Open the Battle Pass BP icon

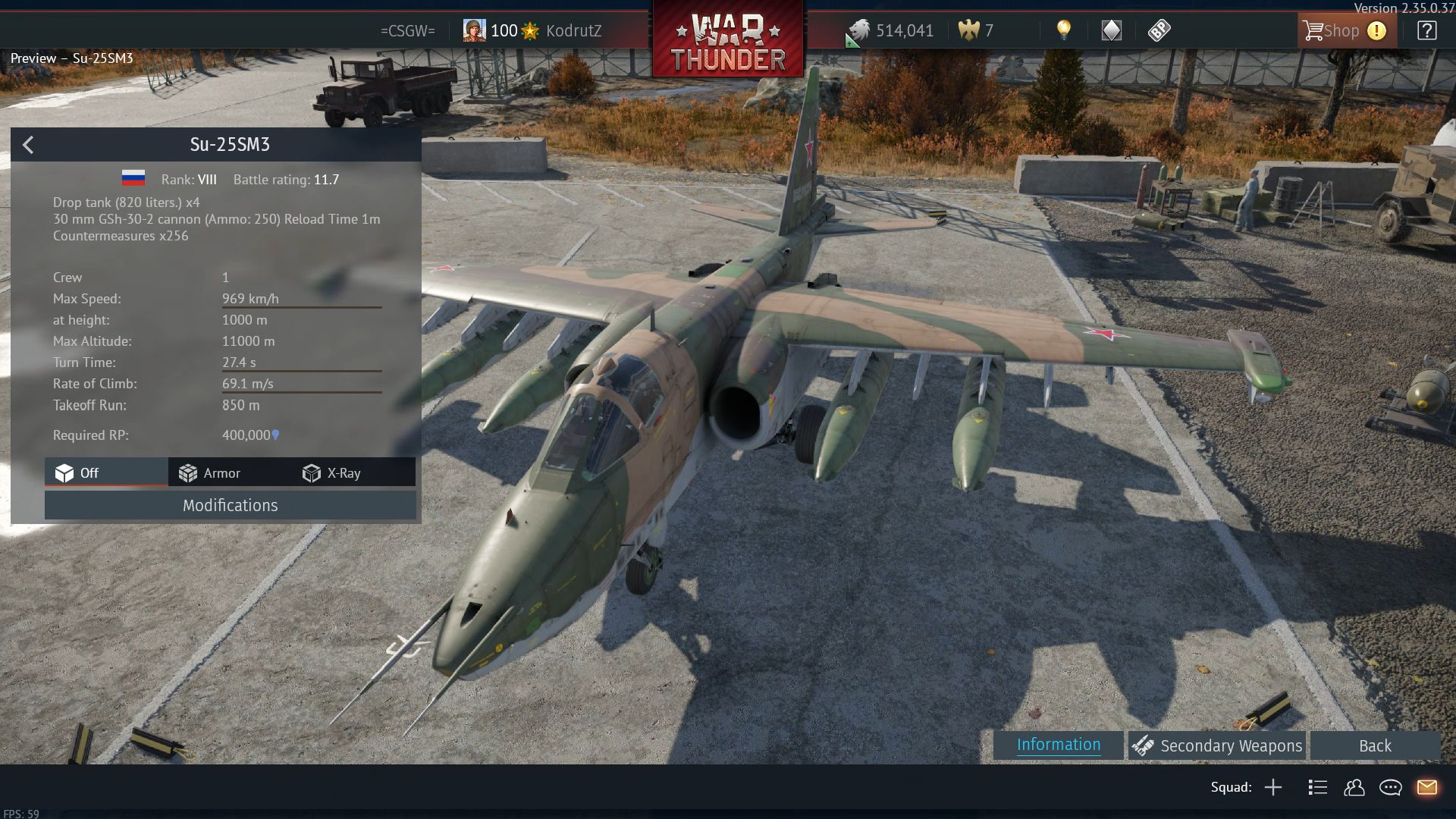click(x=1159, y=30)
